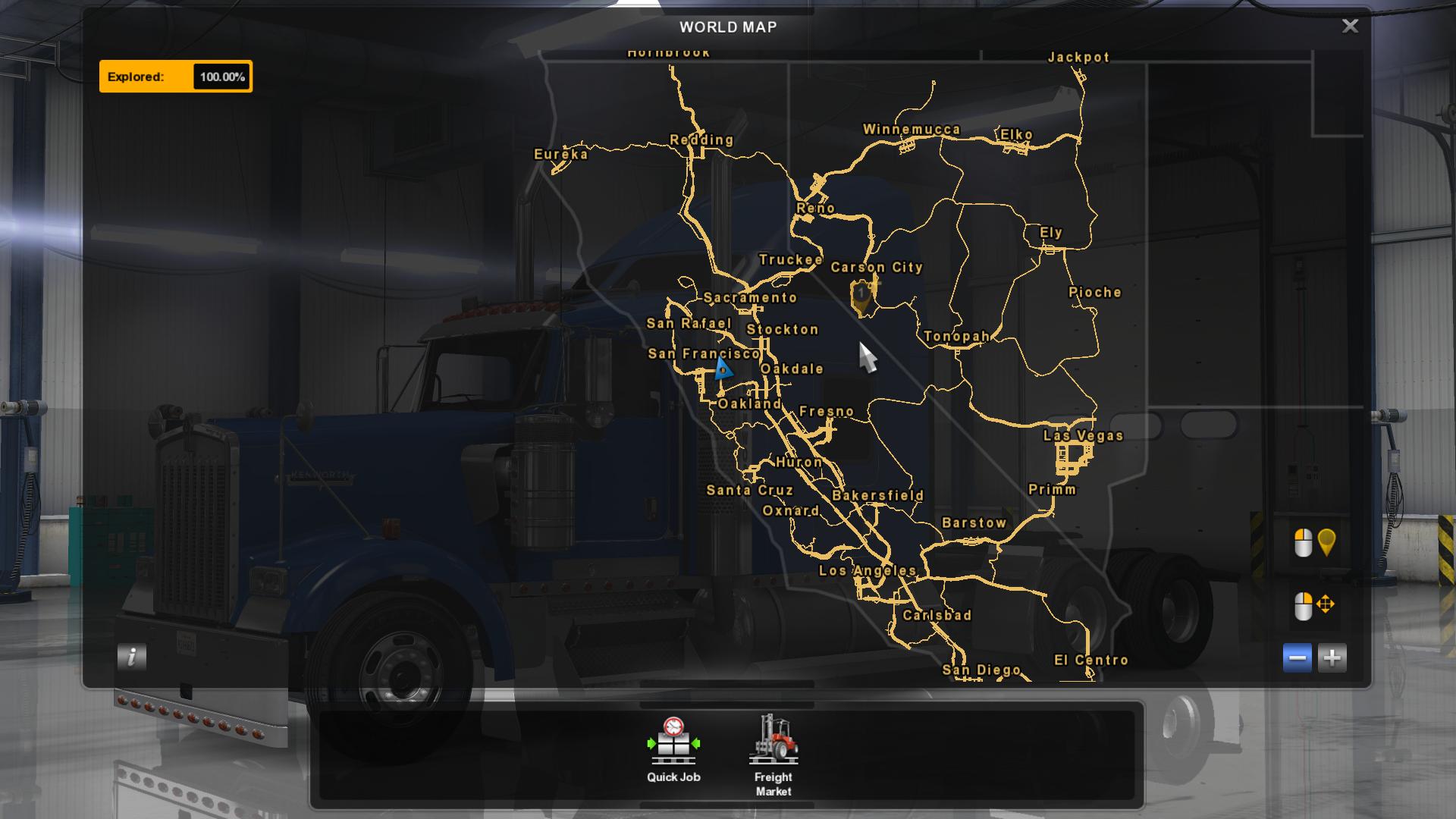Select Barstow on the world map
The height and width of the screenshot is (819, 1456).
[974, 523]
